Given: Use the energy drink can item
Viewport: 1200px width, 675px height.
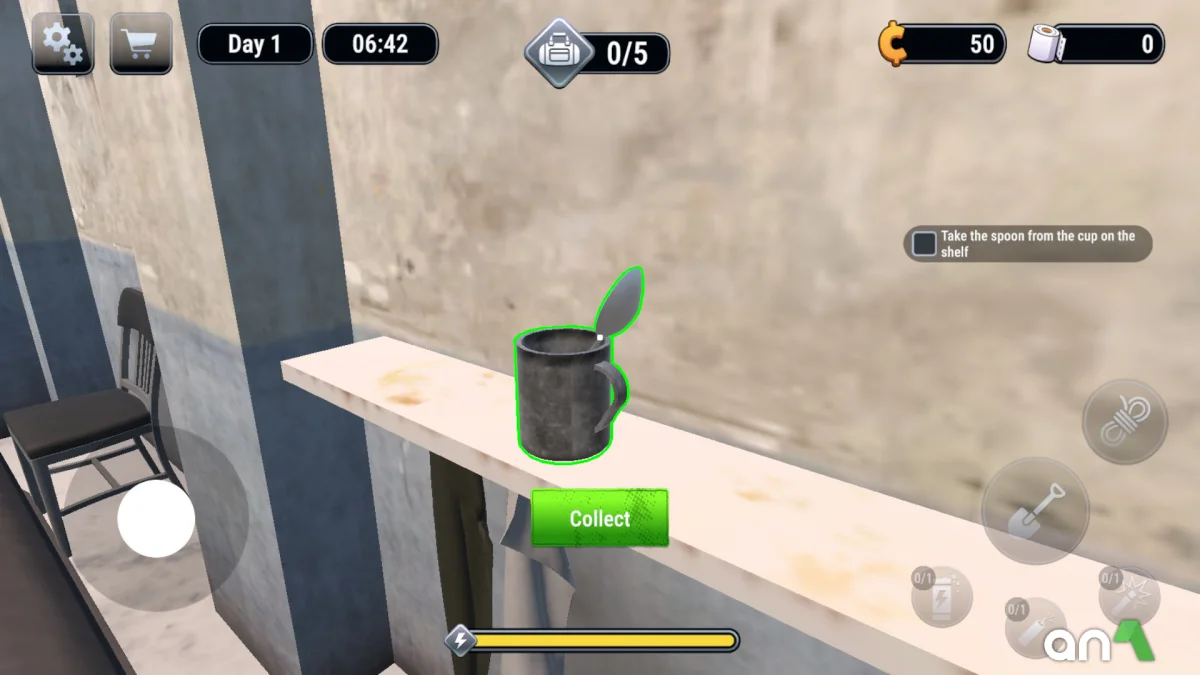Looking at the screenshot, I should coord(942,597).
